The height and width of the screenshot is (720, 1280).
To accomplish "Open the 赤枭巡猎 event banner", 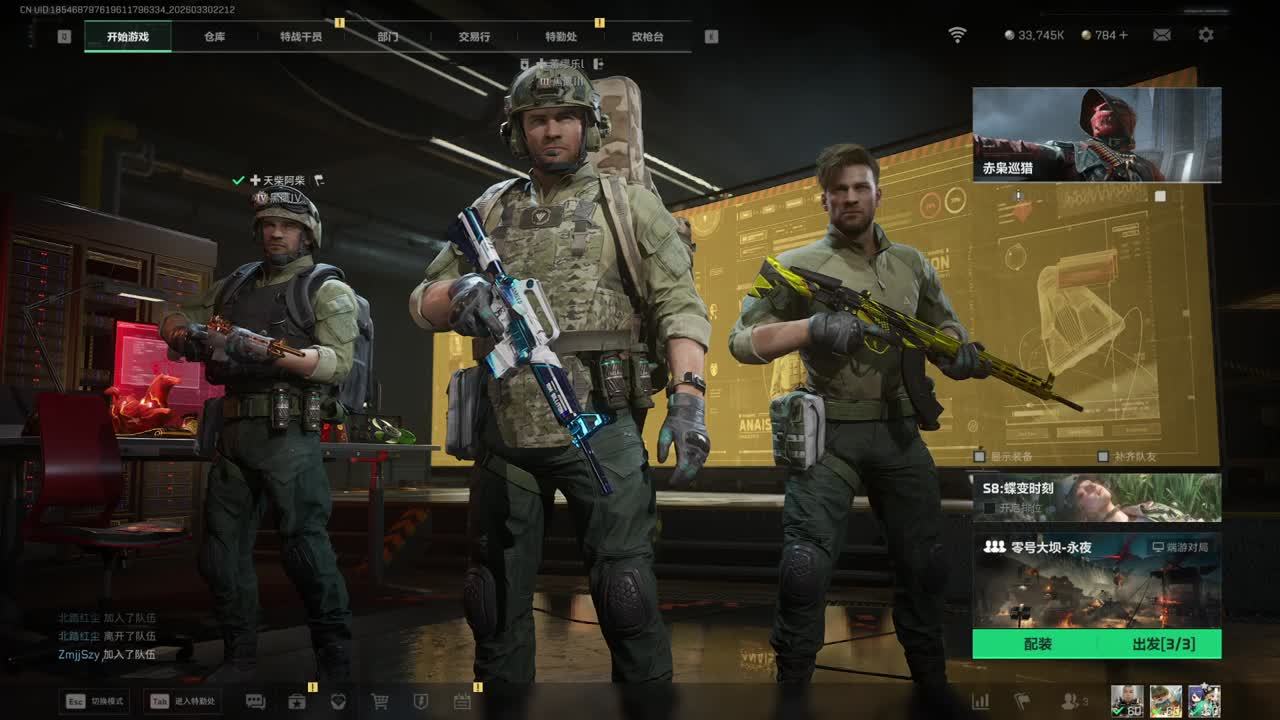I will click(1096, 134).
